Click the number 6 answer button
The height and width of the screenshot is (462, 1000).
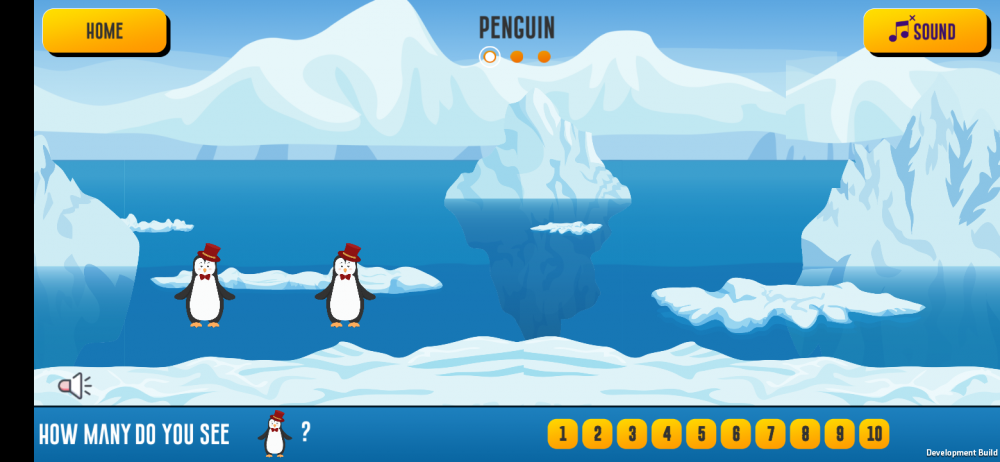pos(735,434)
